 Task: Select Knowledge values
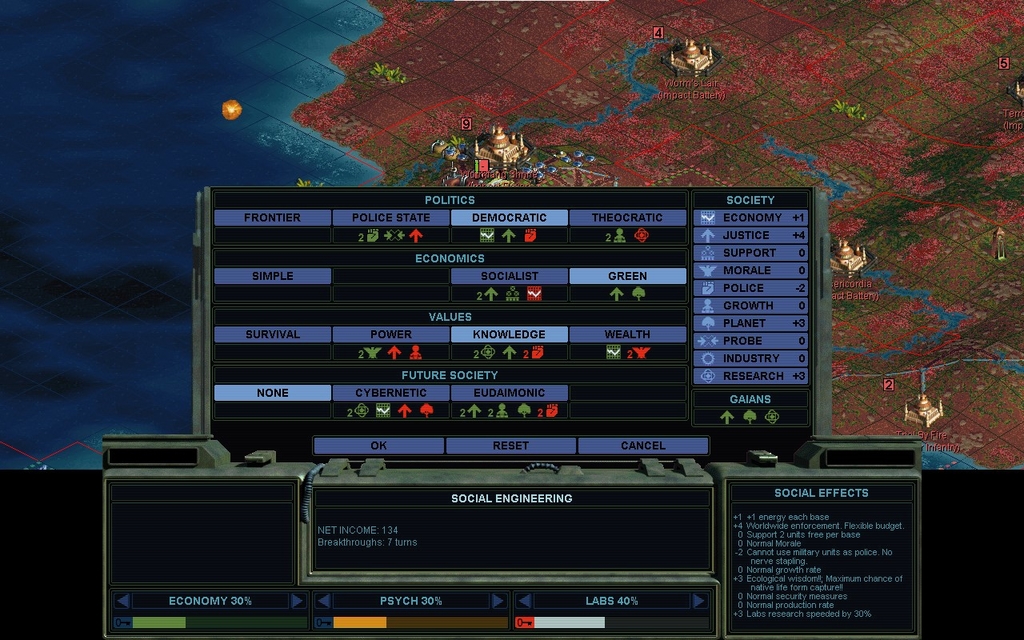(x=509, y=335)
